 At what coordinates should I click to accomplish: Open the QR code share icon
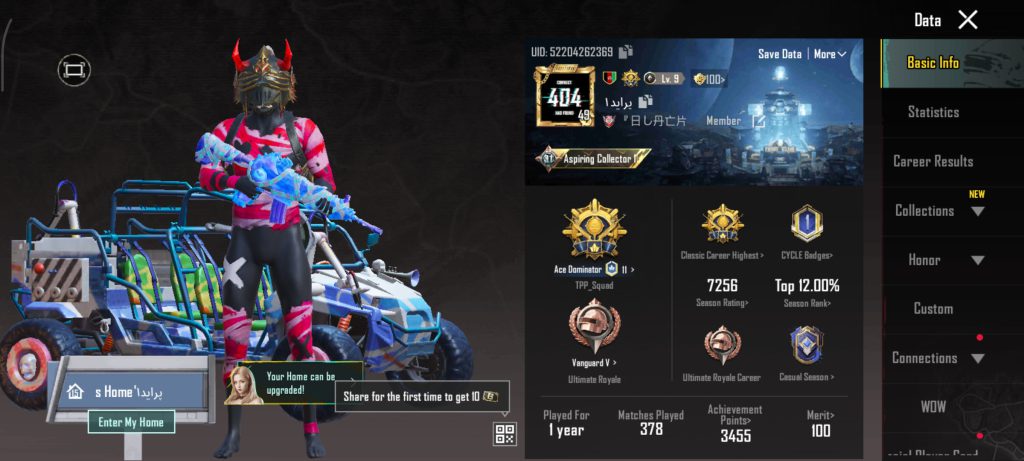click(505, 434)
